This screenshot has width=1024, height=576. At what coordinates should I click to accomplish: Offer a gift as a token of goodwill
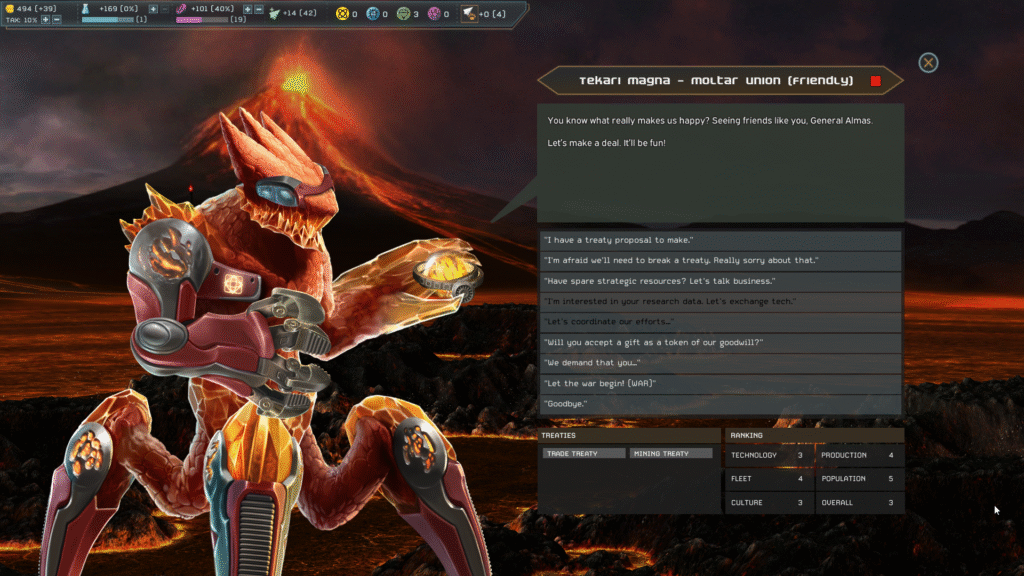coord(720,342)
